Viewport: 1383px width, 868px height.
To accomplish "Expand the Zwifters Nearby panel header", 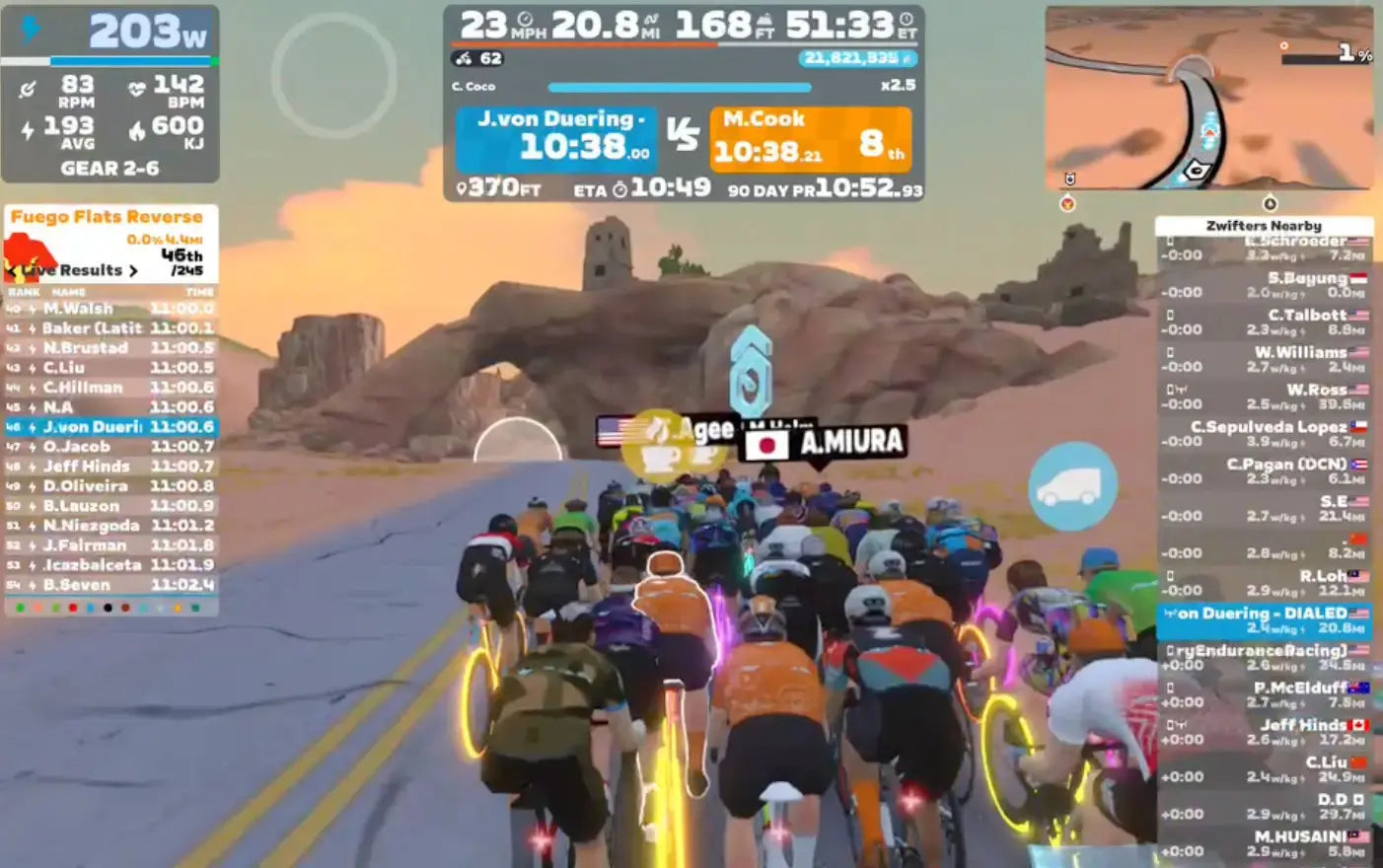I will [1263, 225].
